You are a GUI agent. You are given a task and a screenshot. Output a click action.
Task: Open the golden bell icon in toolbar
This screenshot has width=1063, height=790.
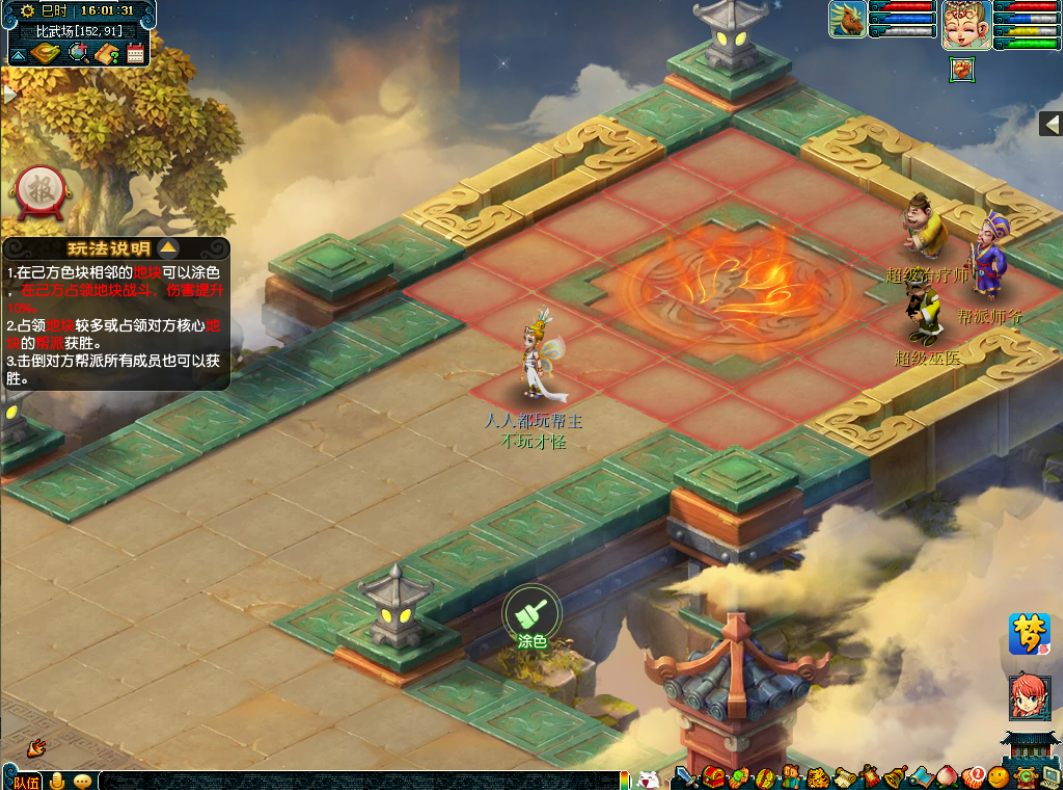pyautogui.click(x=893, y=777)
